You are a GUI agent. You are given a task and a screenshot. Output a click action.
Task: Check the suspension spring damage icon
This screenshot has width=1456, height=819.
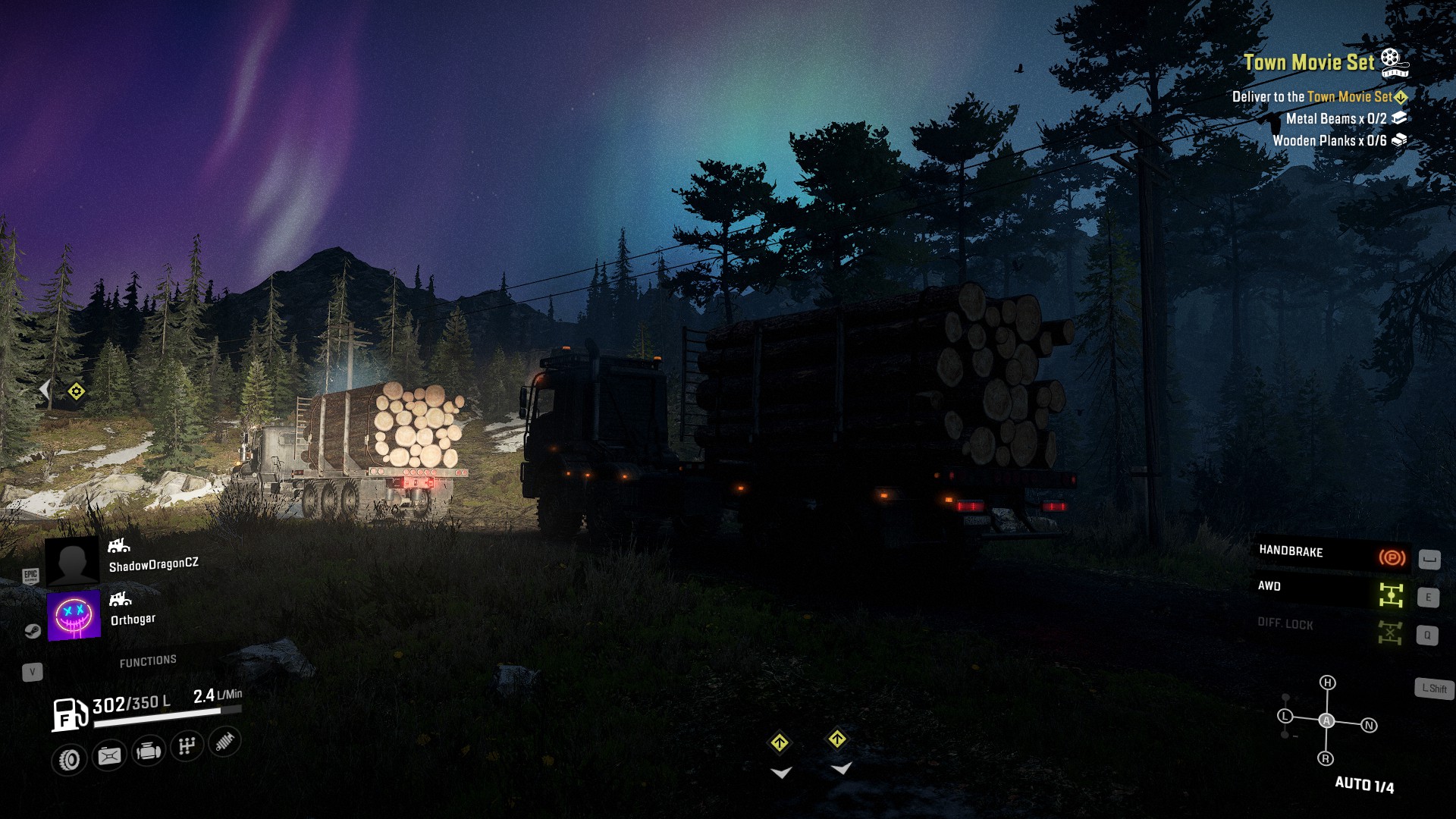pyautogui.click(x=224, y=742)
